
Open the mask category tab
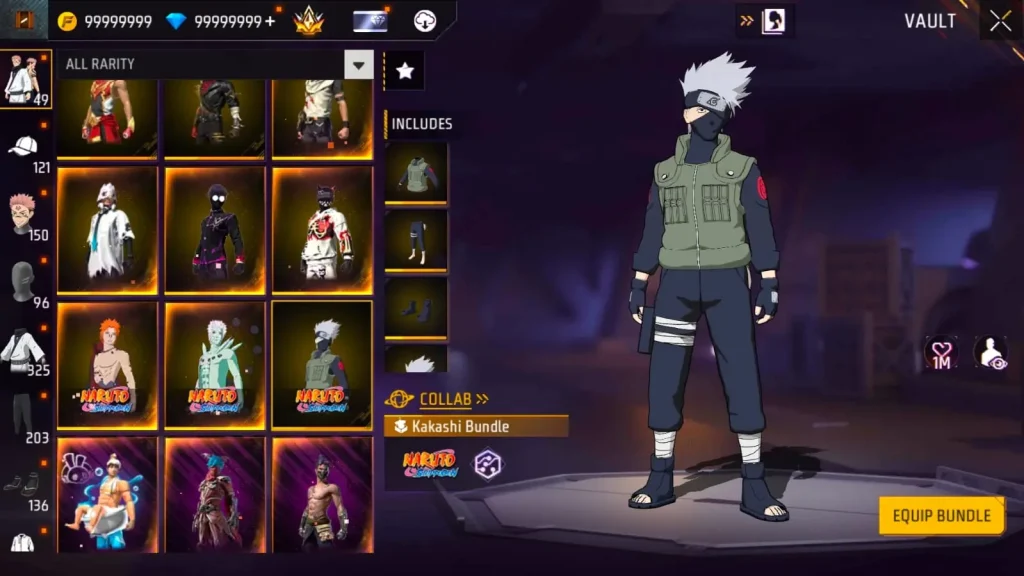25,285
